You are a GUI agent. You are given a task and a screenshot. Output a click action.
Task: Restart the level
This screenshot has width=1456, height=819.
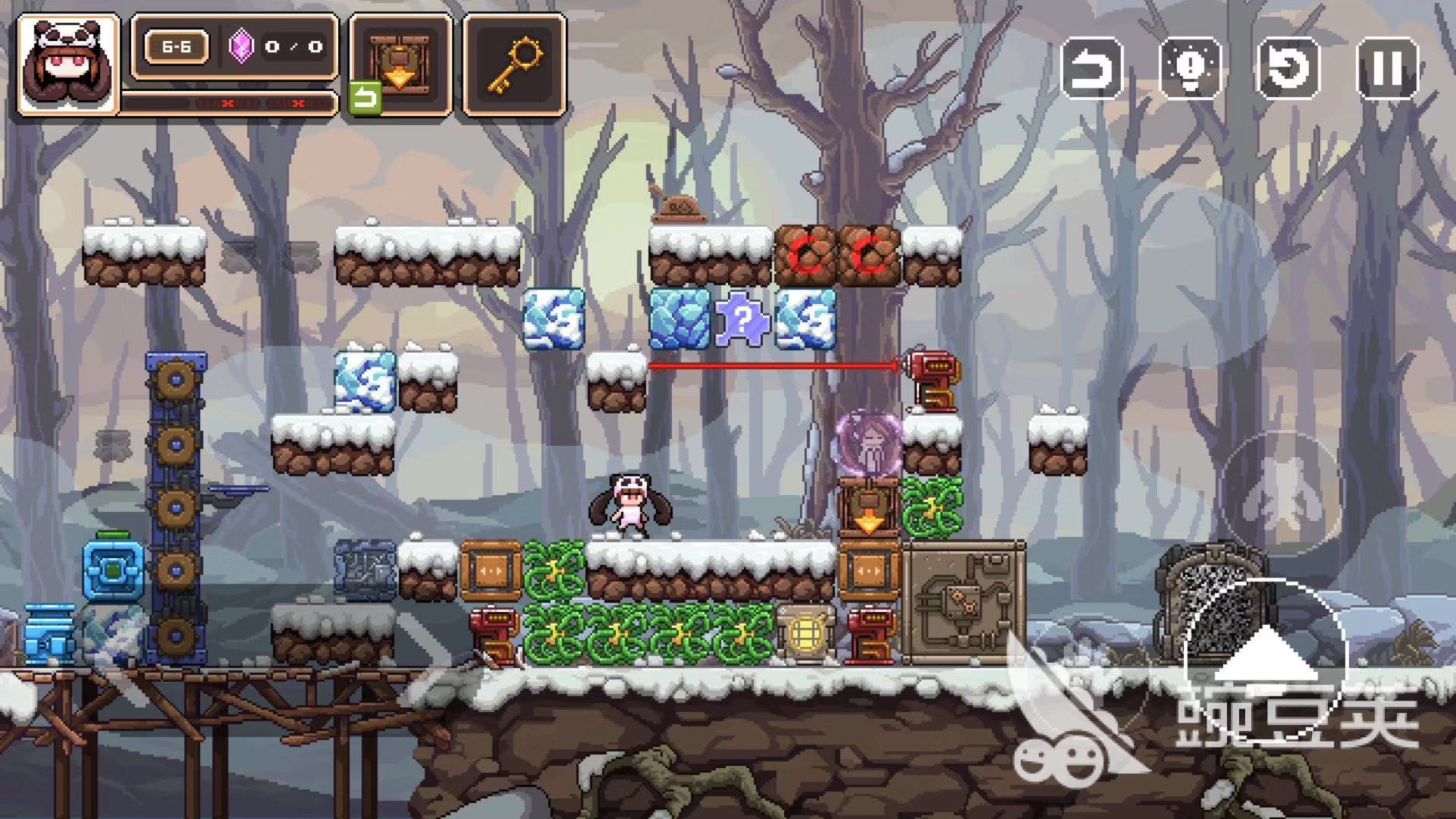[x=1288, y=69]
